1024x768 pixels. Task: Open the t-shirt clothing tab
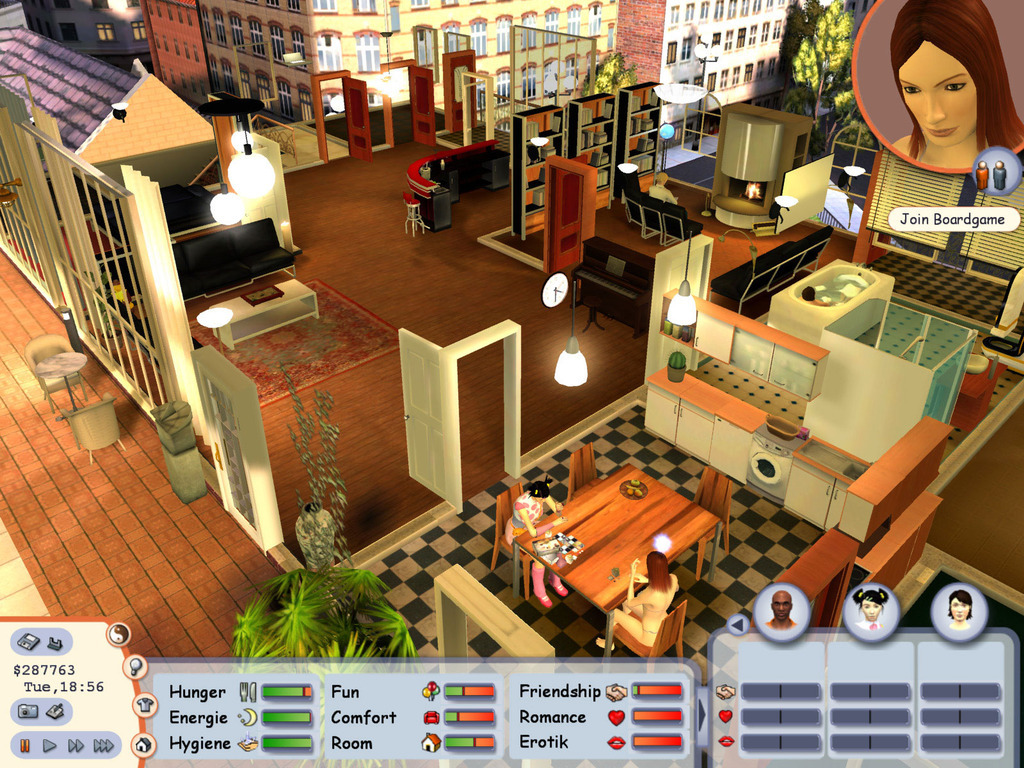click(x=143, y=705)
